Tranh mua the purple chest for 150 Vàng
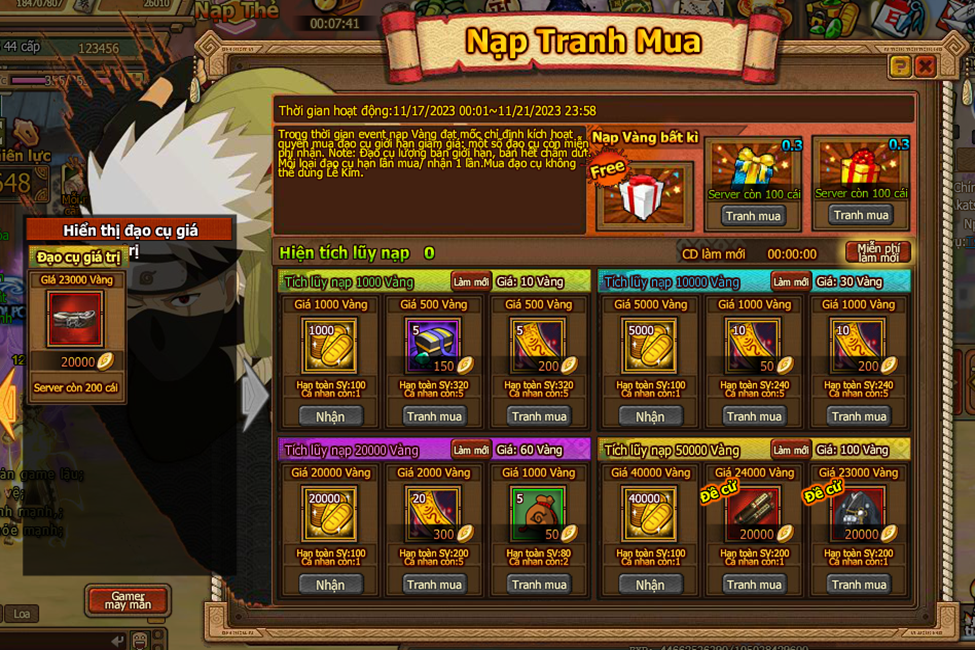This screenshot has width=975, height=650. pos(434,416)
